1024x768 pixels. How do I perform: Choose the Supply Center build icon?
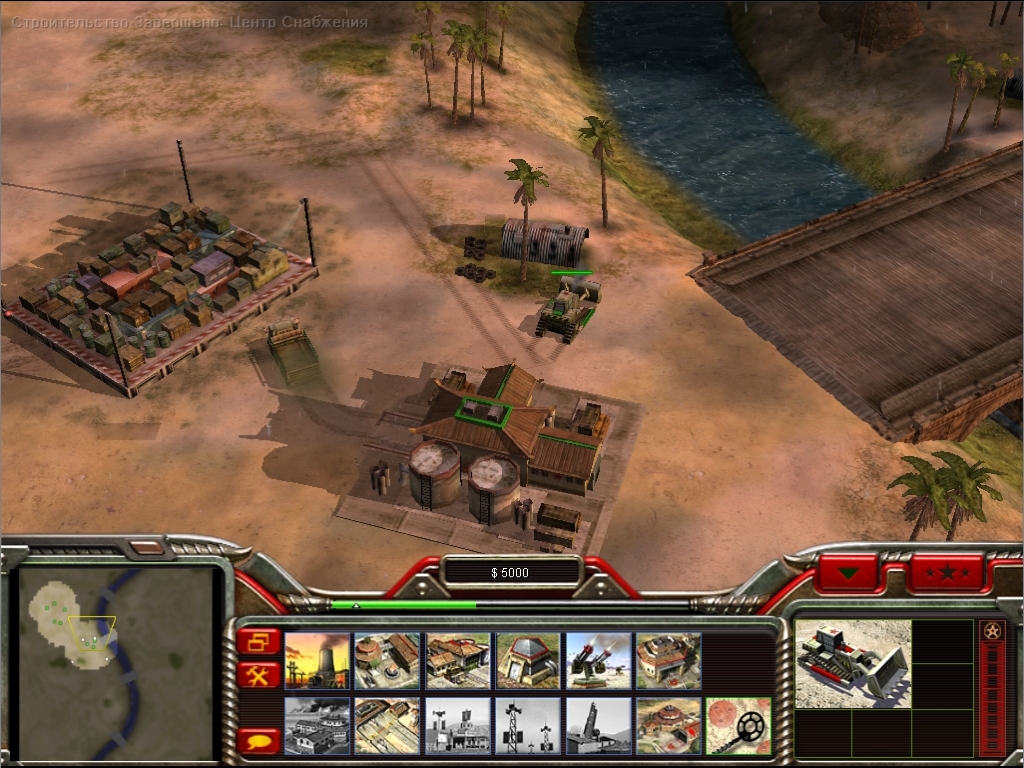pos(457,660)
